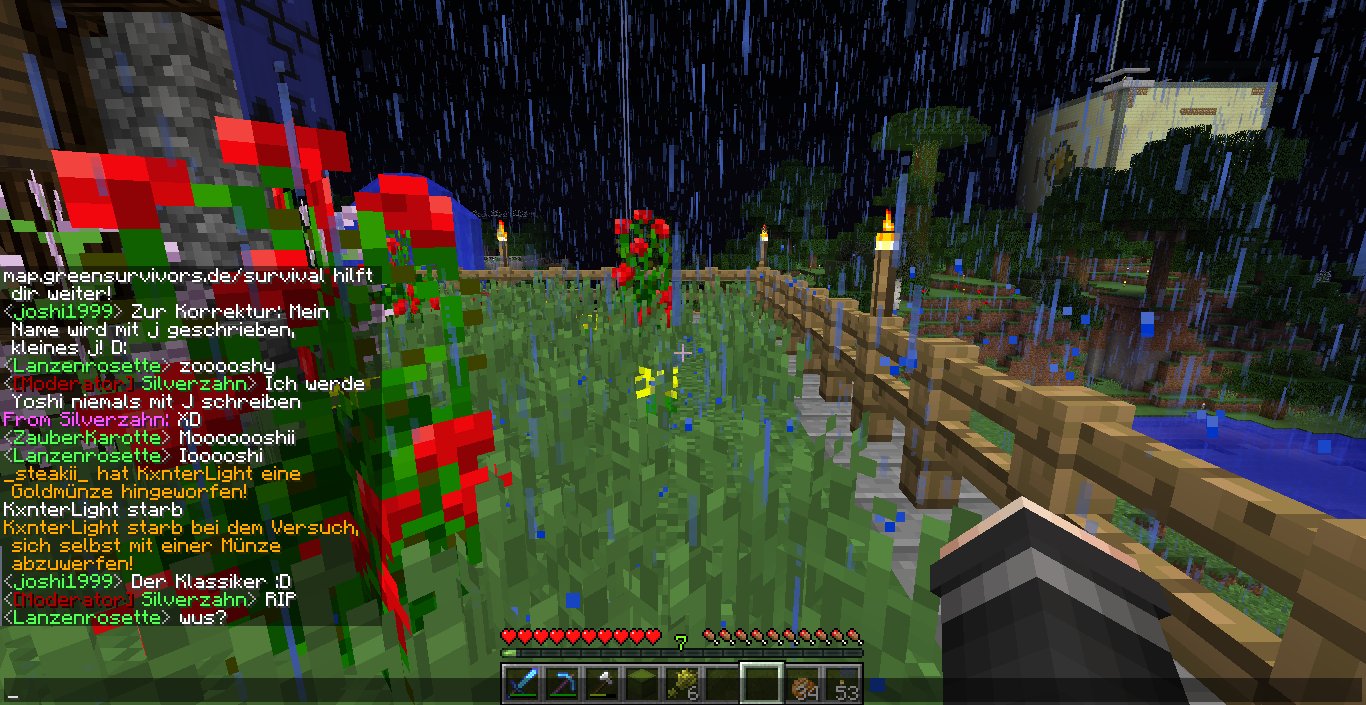Select the green block hotbar slot
The width and height of the screenshot is (1366, 705).
(x=642, y=684)
